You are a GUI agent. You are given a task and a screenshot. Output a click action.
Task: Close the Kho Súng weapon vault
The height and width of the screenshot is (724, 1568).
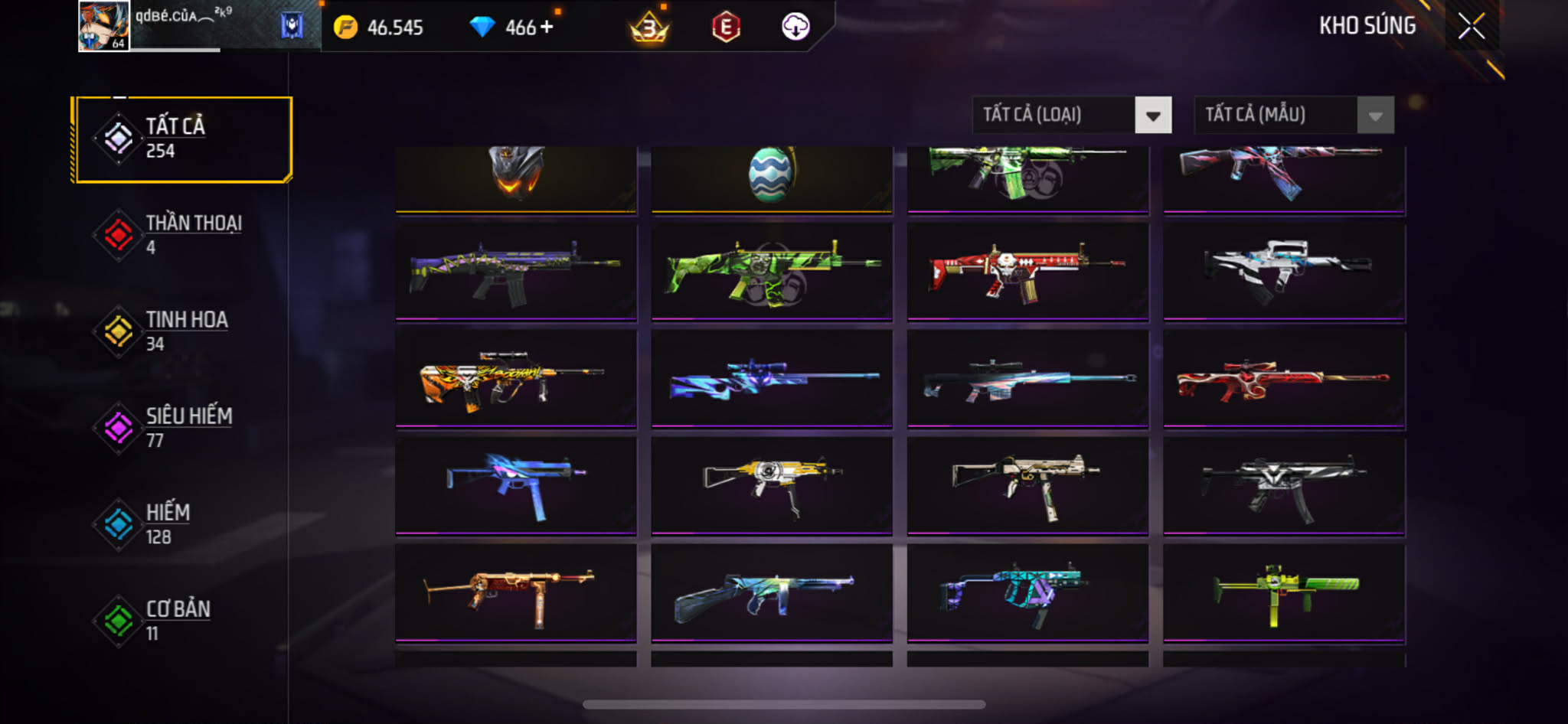click(x=1471, y=27)
